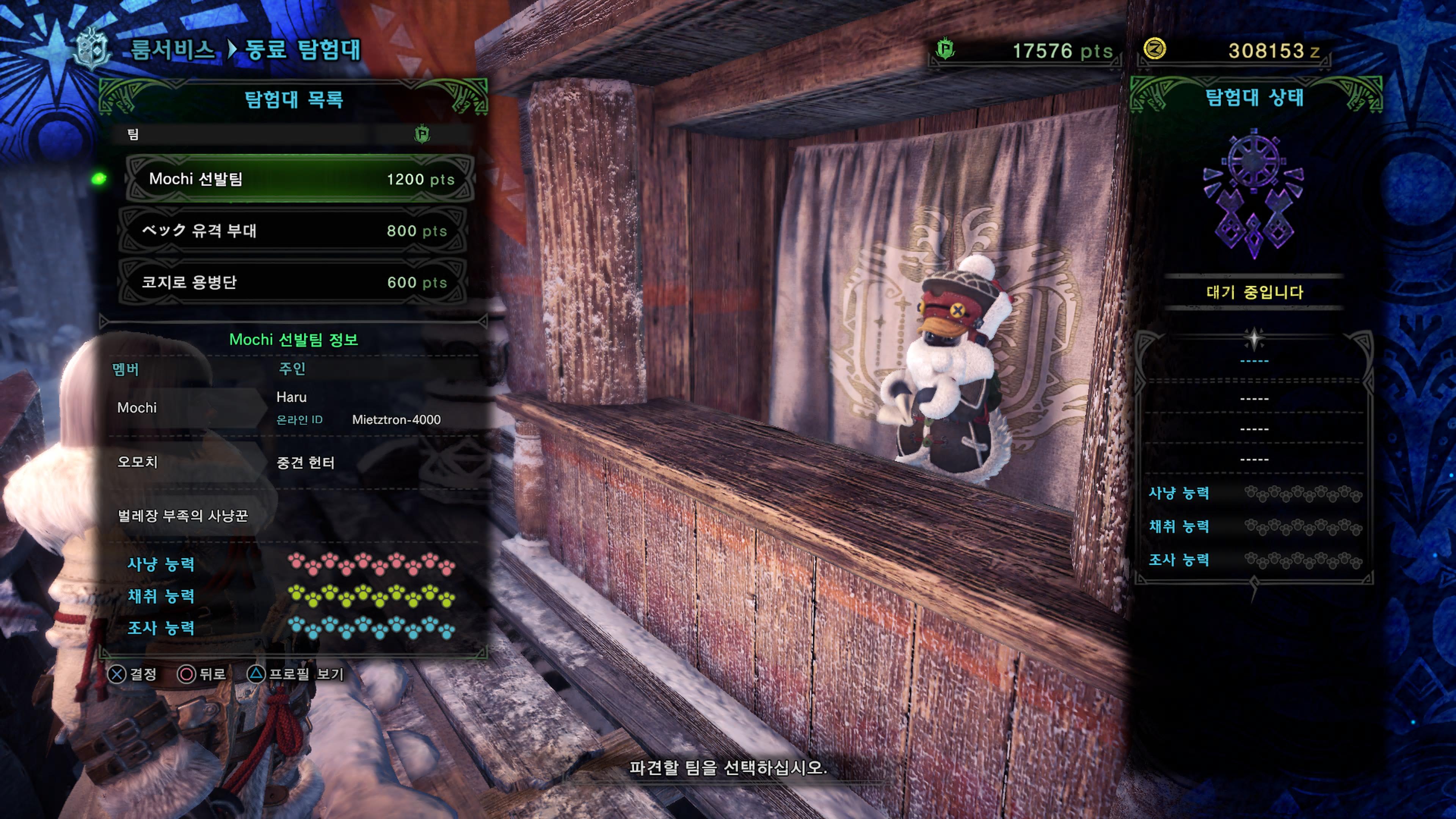
Task: Select the Mochi 선발팀 team entry
Action: (x=300, y=179)
